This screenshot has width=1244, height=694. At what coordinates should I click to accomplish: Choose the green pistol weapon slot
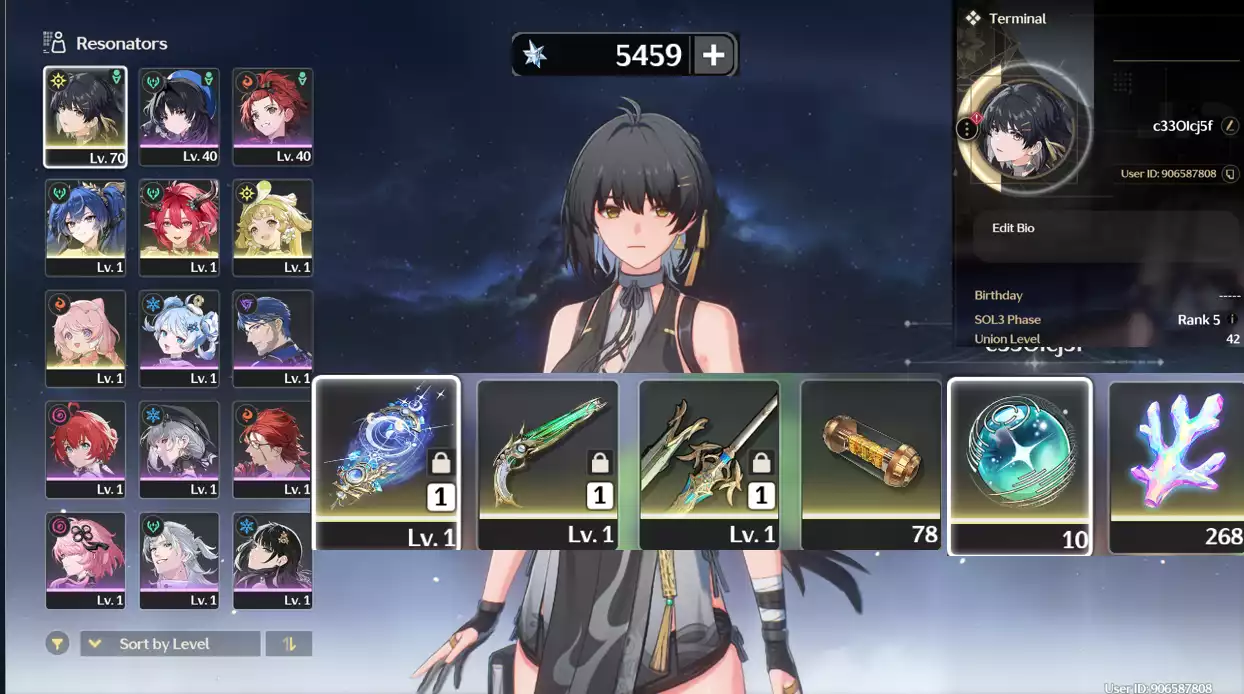click(548, 464)
